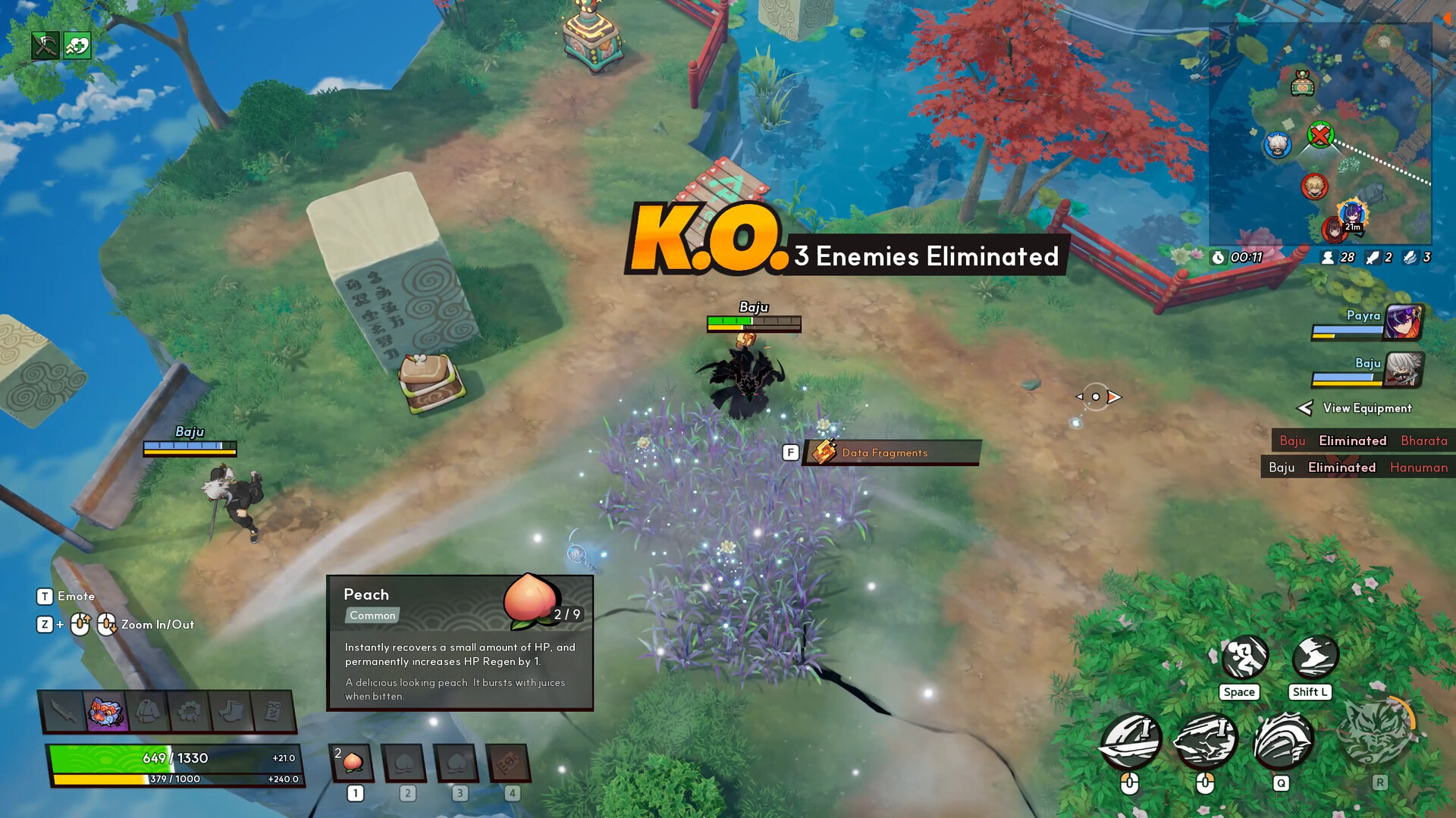Click the sword weapon equipment slot

point(64,710)
